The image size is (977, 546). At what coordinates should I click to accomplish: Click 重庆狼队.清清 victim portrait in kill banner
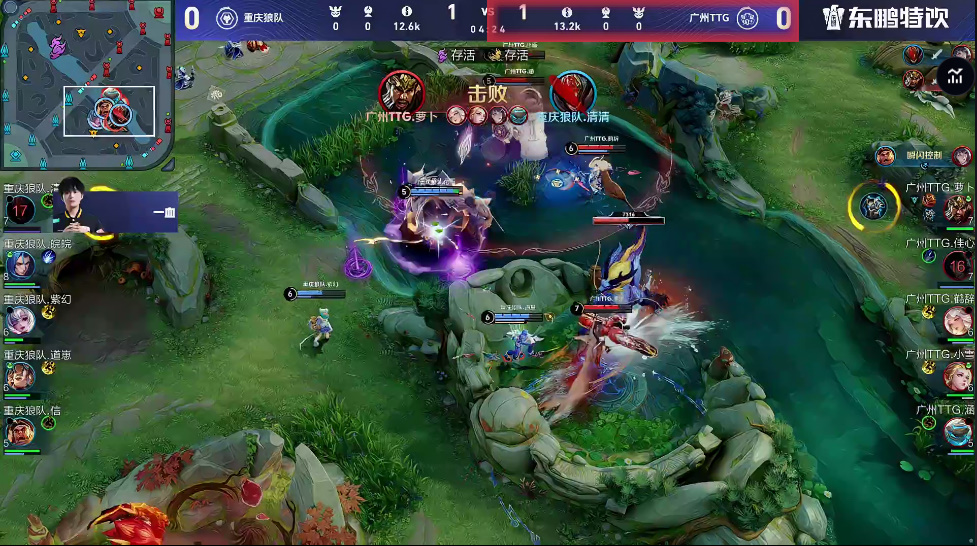572,92
